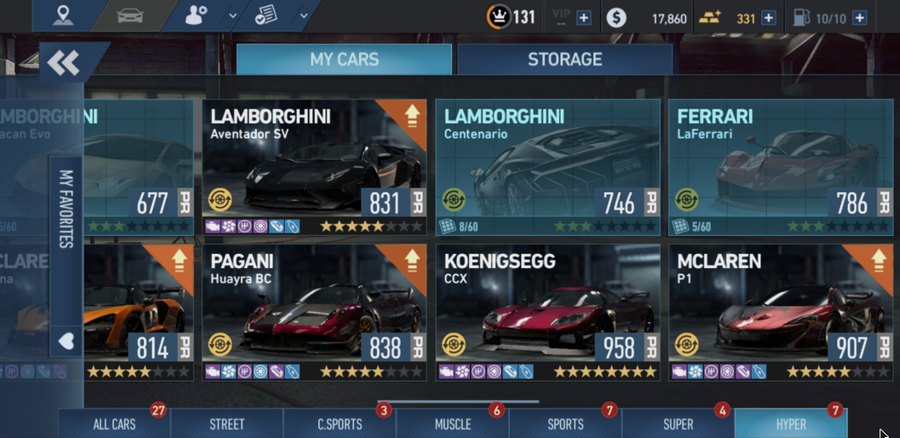The image size is (900, 438).
Task: Select the Lamborghini Aventador SV card
Action: tap(314, 167)
